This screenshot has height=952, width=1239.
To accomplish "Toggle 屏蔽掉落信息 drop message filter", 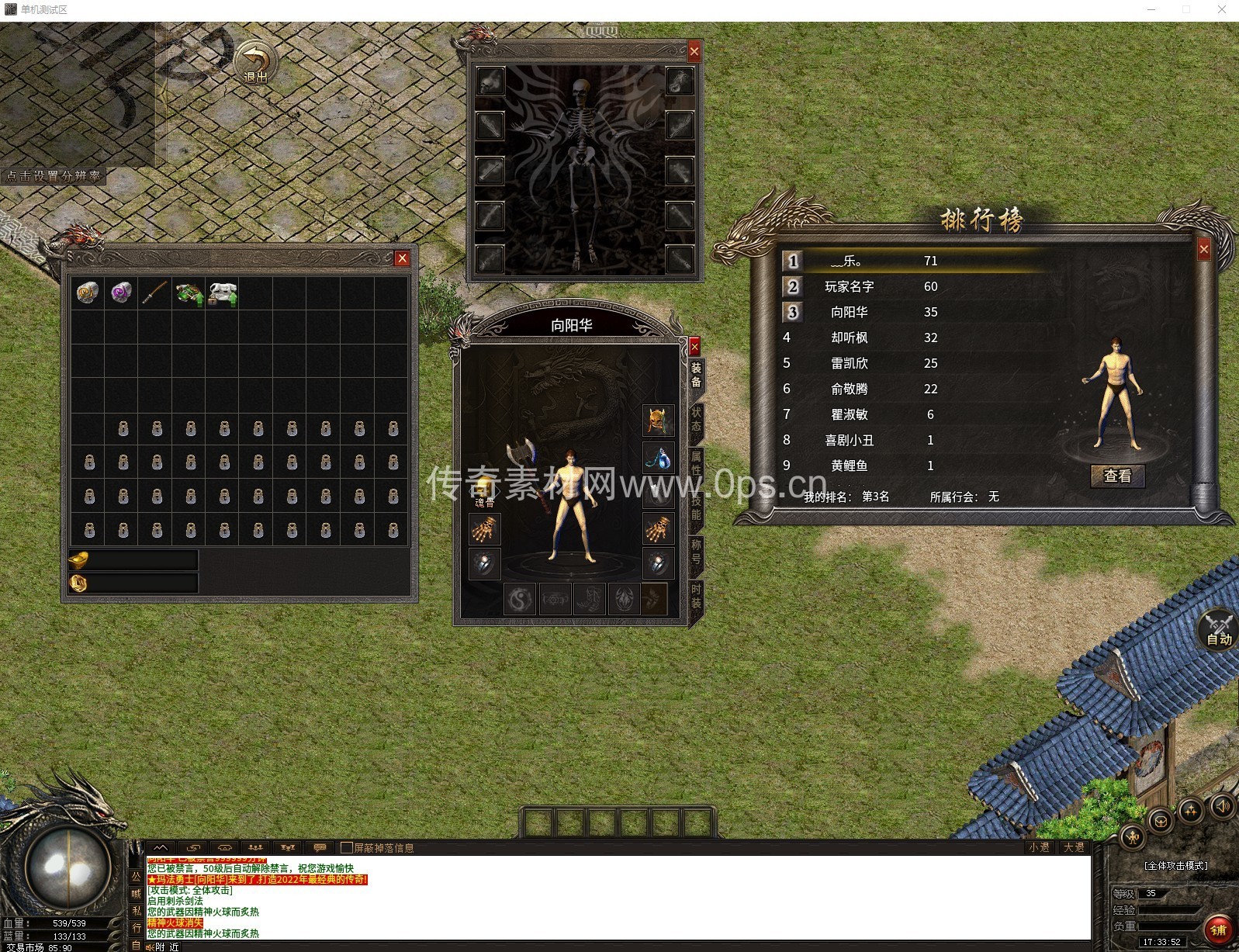I will click(x=347, y=847).
